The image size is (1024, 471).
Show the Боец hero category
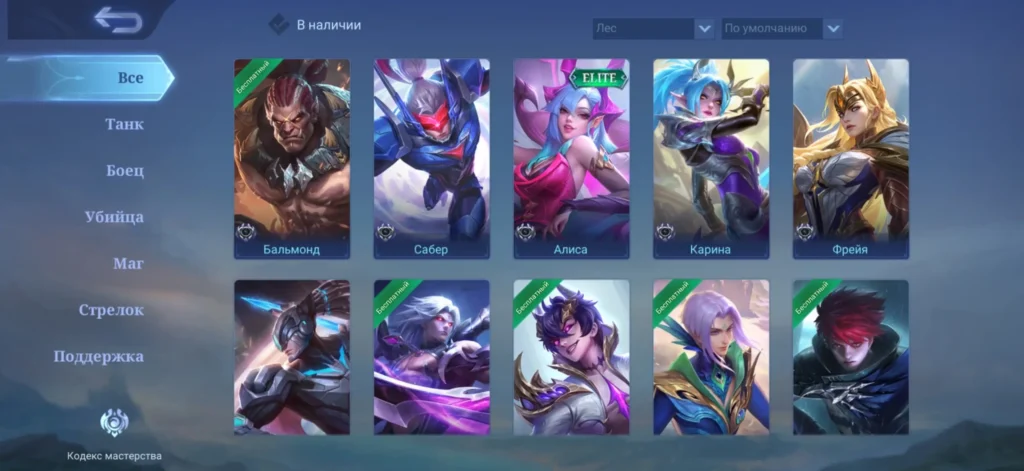pyautogui.click(x=124, y=171)
